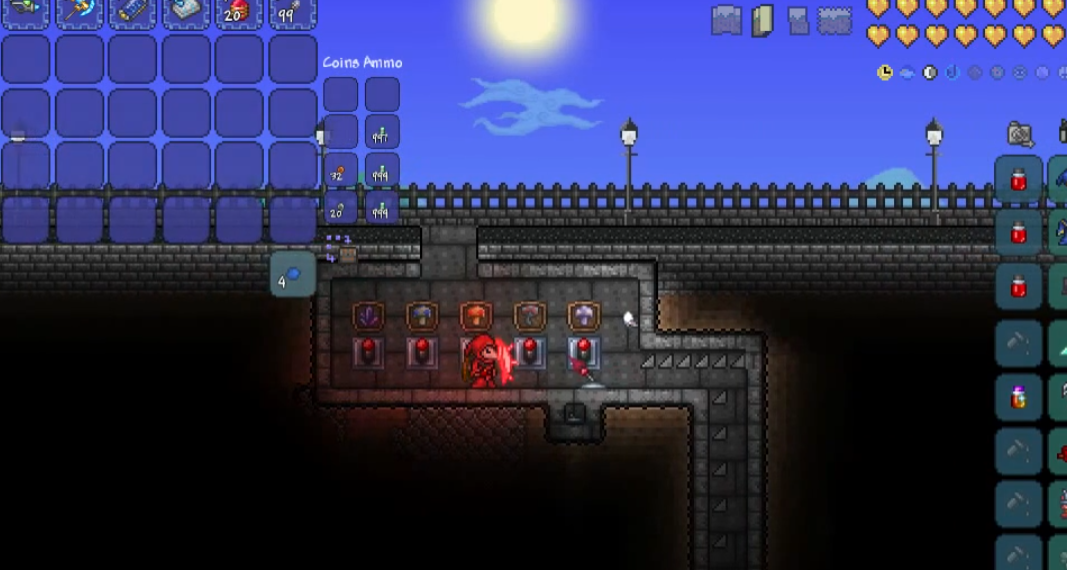Select the pickaxe hotbar slot
The height and width of the screenshot is (570, 1067).
[78, 12]
